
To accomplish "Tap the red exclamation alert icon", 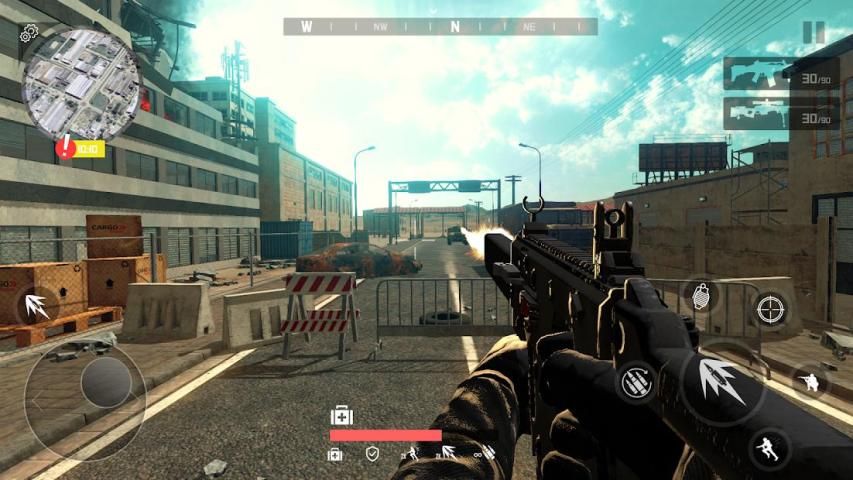I will coord(66,148).
